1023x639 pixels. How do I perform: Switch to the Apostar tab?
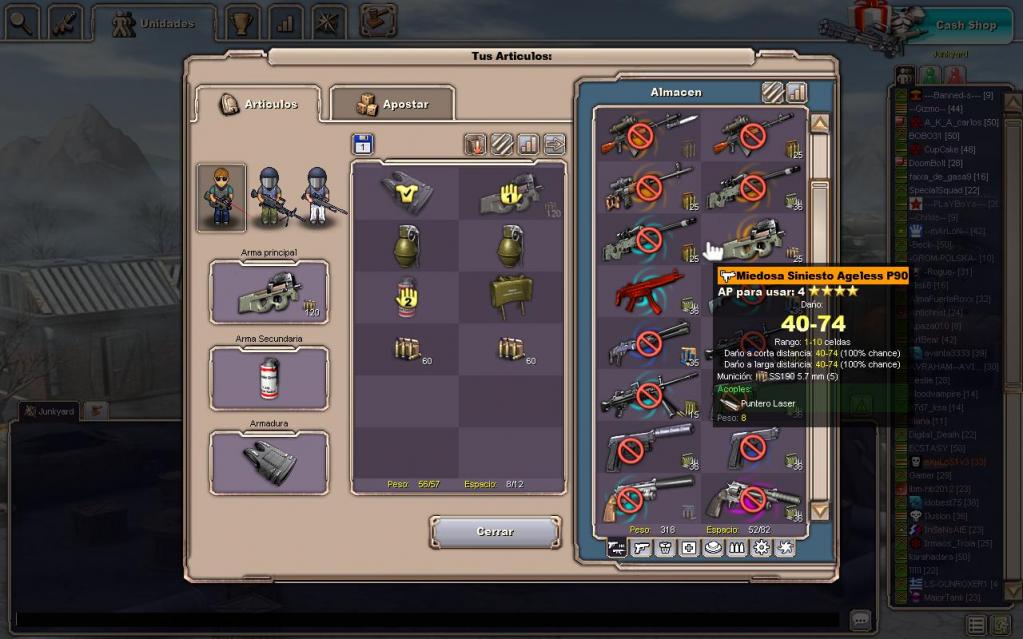point(392,104)
